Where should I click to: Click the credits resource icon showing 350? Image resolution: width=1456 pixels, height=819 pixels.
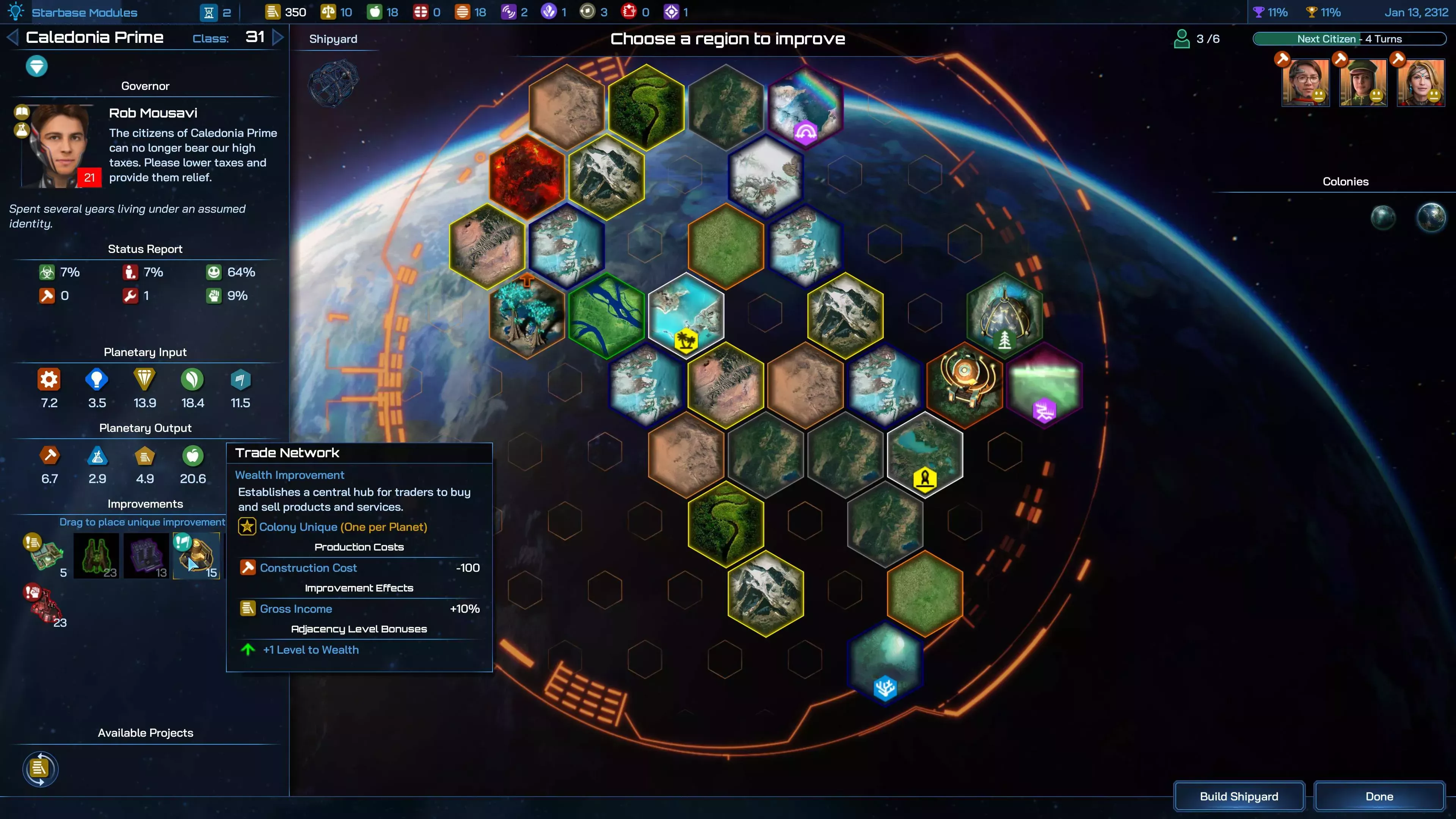273,11
